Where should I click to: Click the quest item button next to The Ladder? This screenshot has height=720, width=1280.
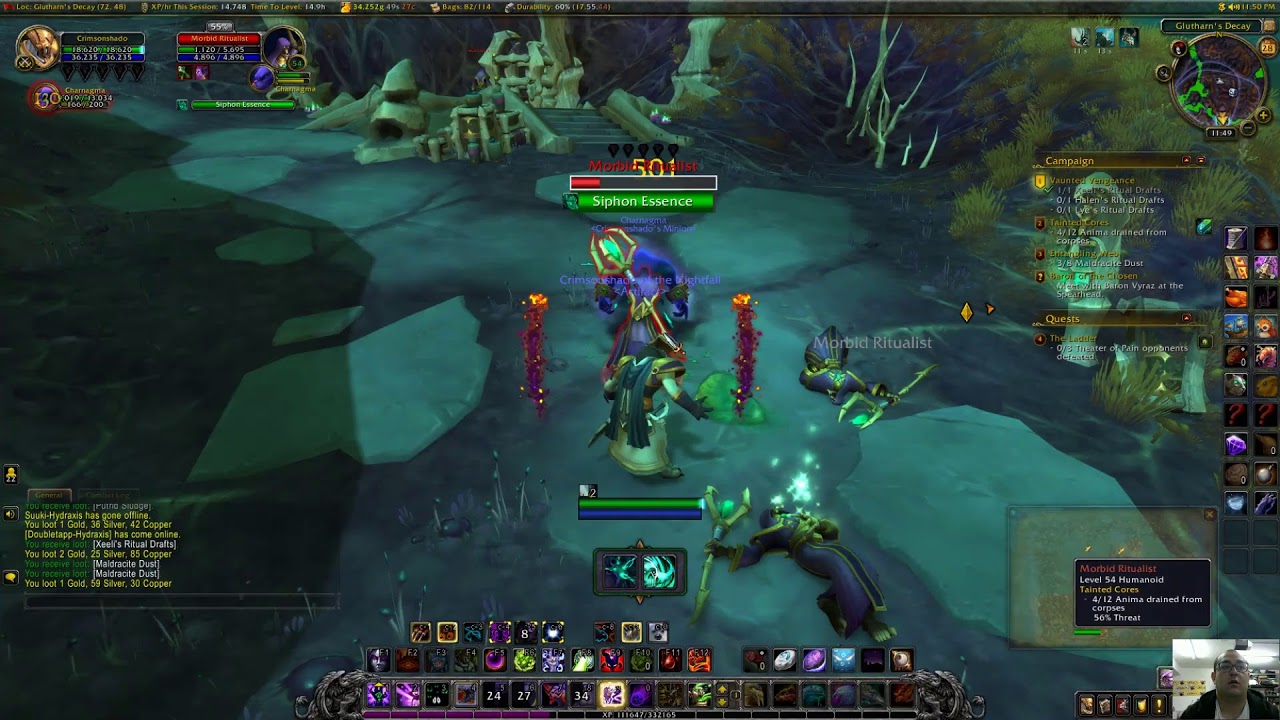click(x=1203, y=339)
